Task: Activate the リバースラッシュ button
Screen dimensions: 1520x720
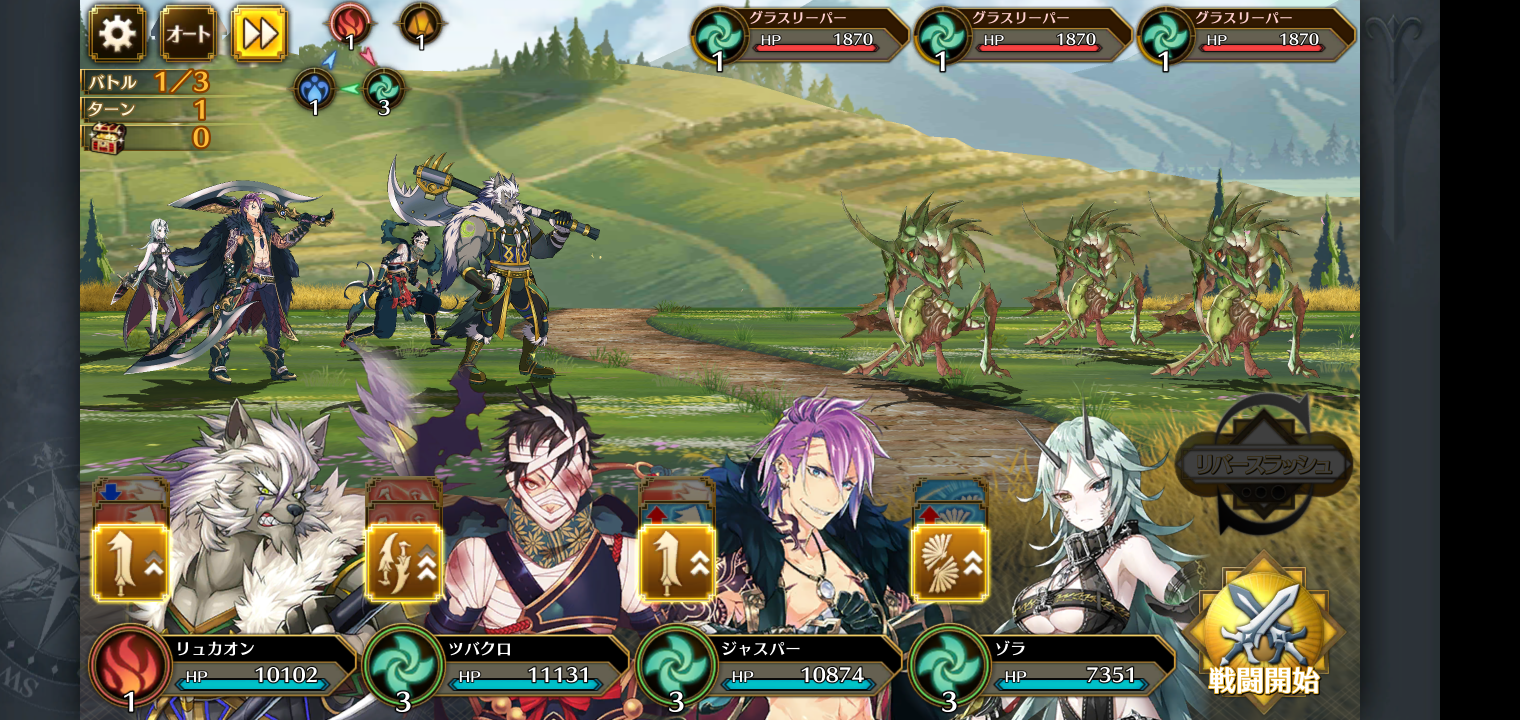Action: tap(1265, 465)
